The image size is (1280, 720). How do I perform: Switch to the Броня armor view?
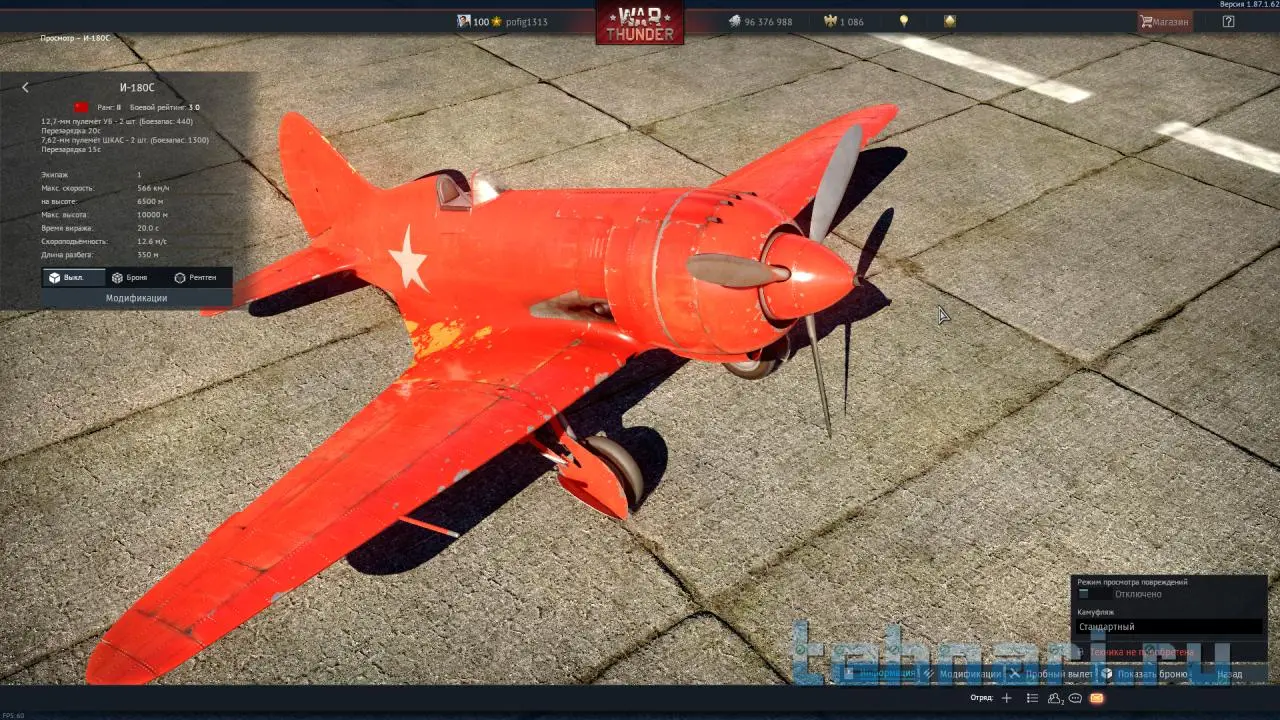coord(130,277)
